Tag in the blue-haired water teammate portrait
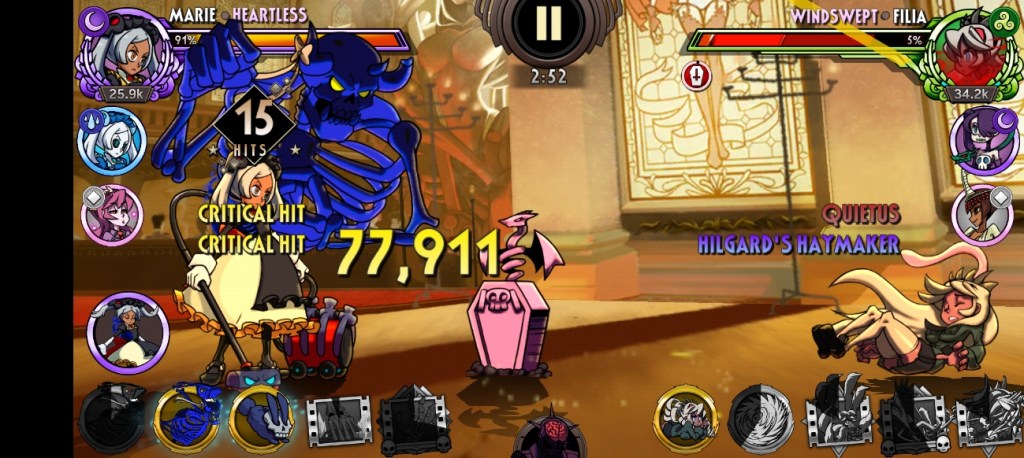This screenshot has width=1024, height=458. (x=111, y=140)
